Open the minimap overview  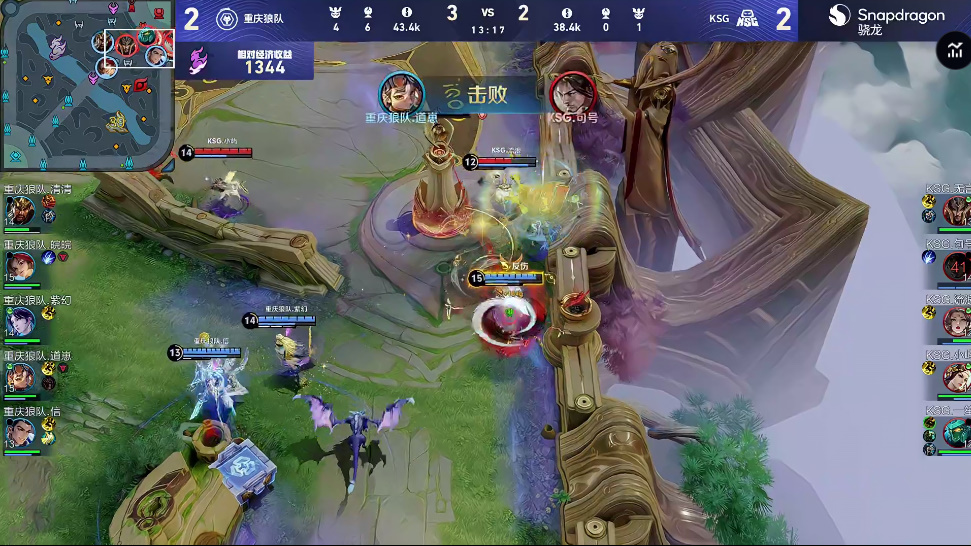click(88, 85)
